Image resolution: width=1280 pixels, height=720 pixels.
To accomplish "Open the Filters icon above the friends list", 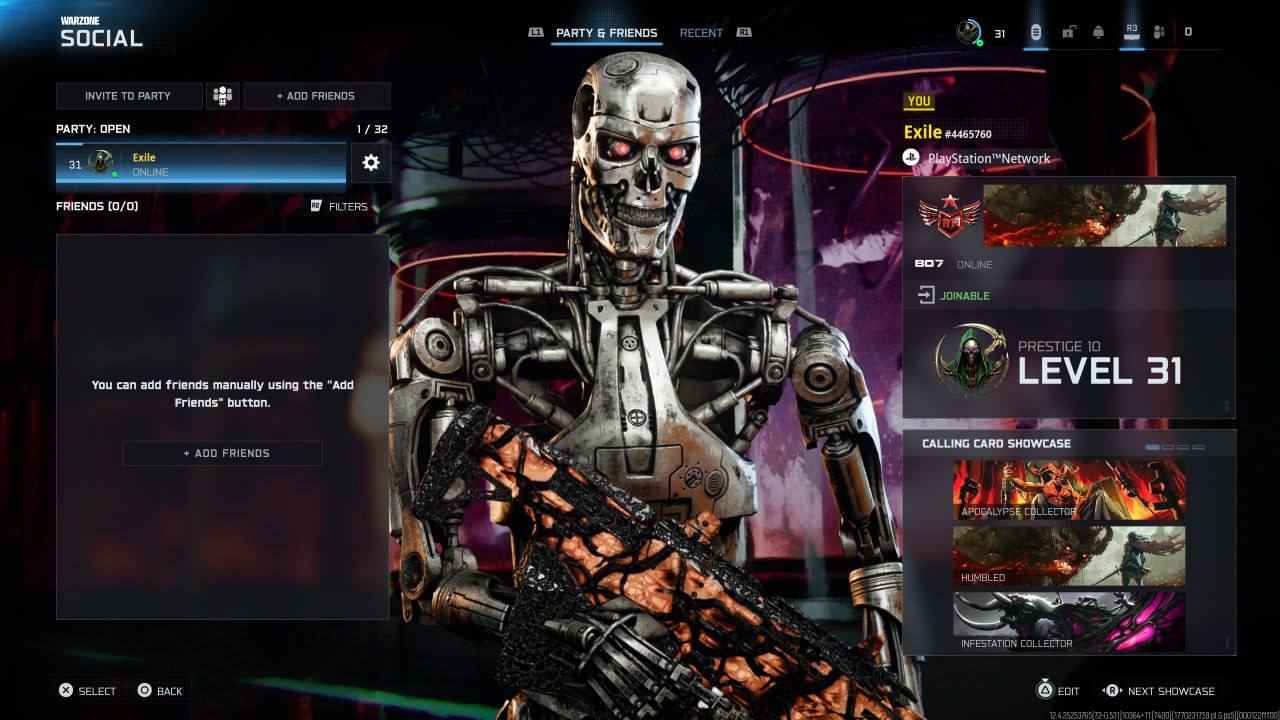I will (316, 206).
